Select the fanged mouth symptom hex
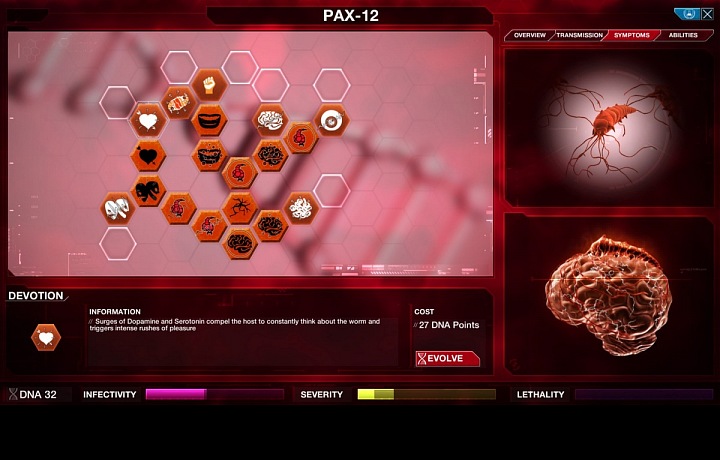Viewport: 720px width, 460px height. [x=209, y=155]
